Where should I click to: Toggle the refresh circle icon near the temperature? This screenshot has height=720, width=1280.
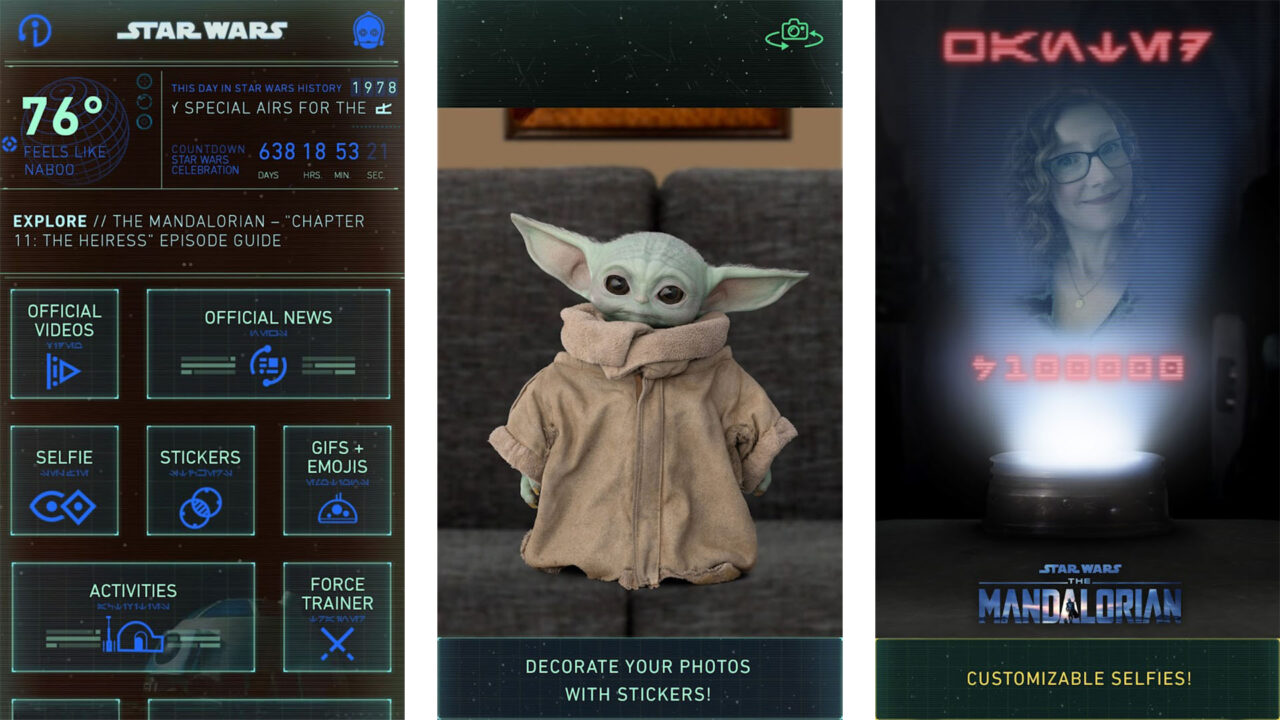coord(144,102)
